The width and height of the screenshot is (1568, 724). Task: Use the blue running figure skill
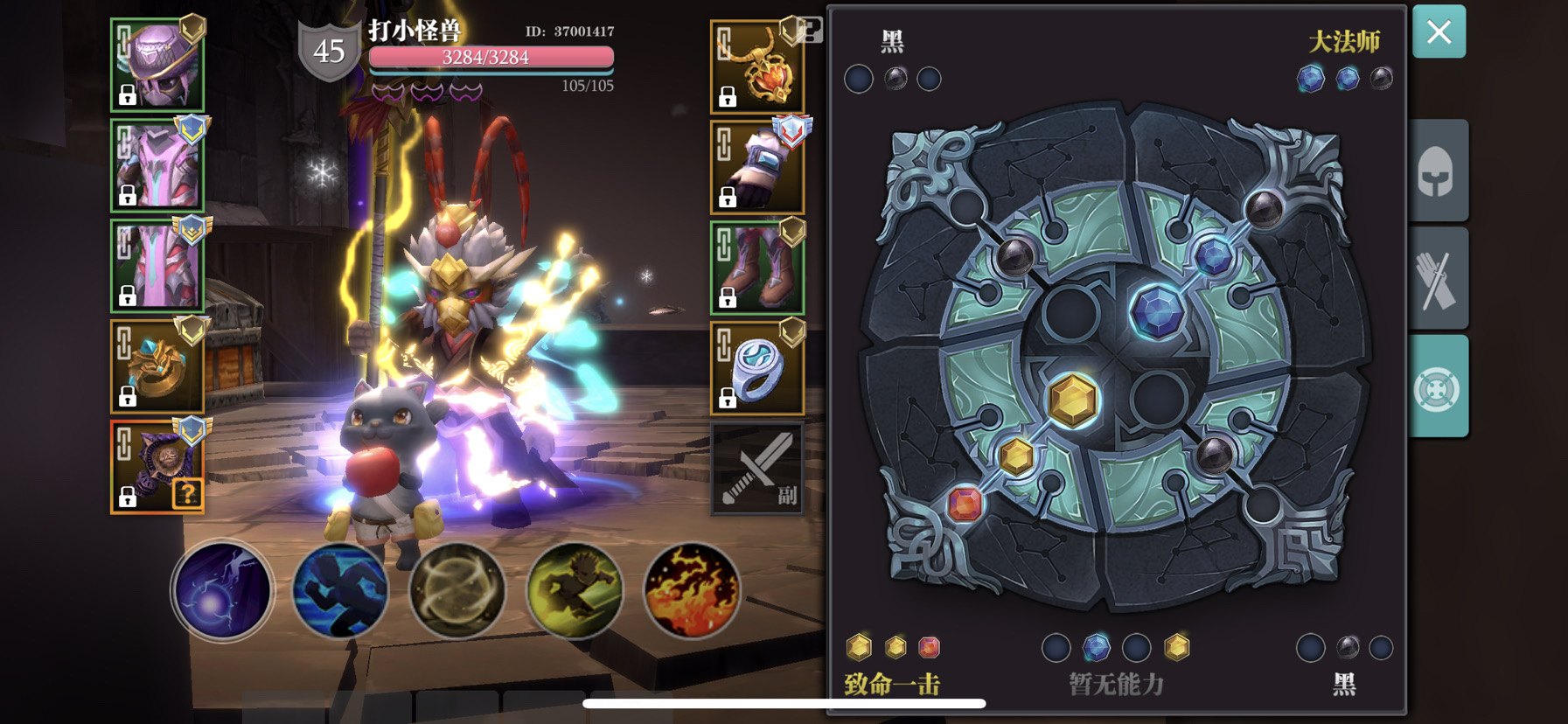[339, 590]
